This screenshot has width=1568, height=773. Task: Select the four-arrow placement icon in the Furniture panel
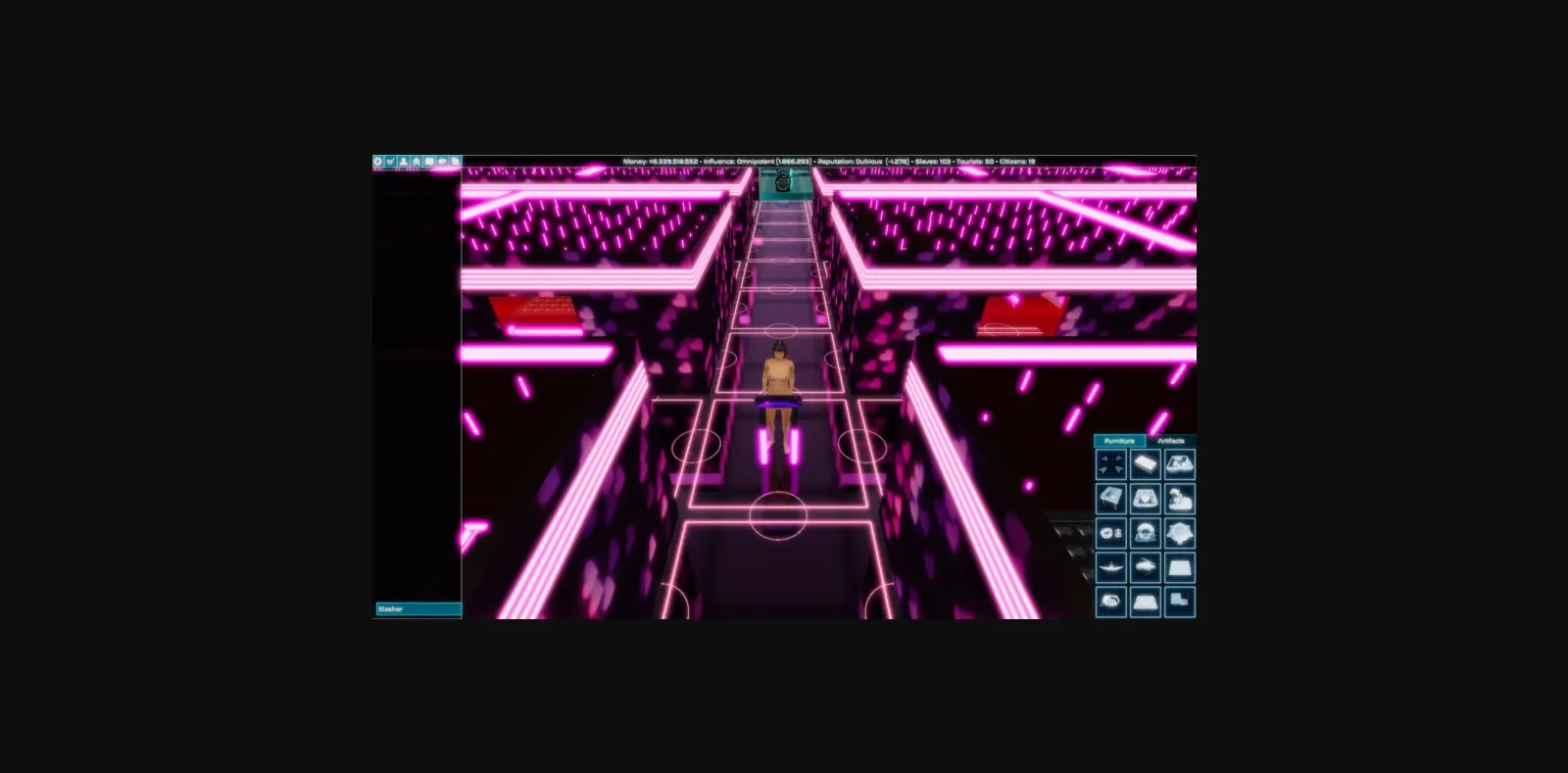pyautogui.click(x=1110, y=464)
